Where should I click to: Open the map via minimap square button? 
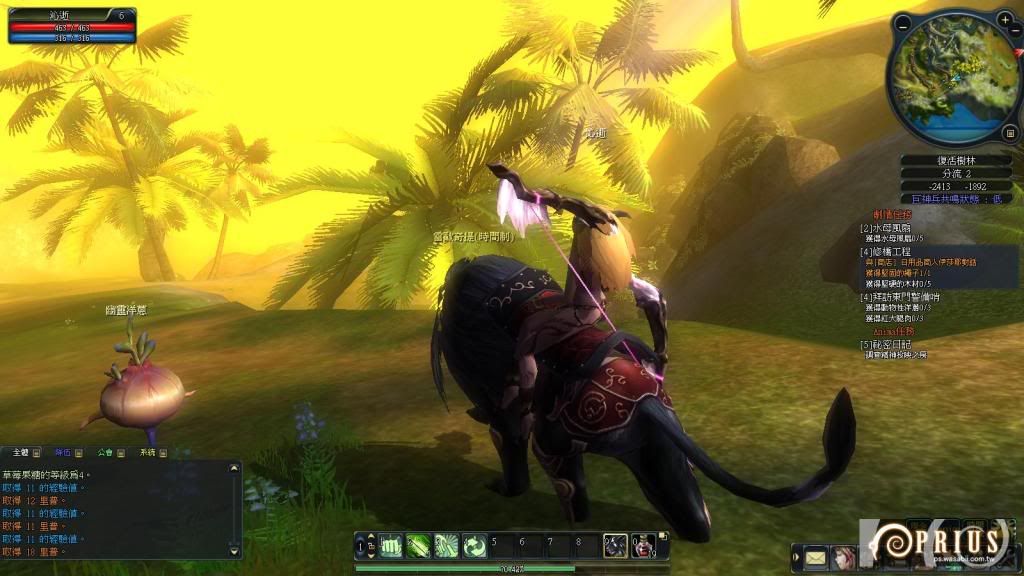pos(1009,132)
